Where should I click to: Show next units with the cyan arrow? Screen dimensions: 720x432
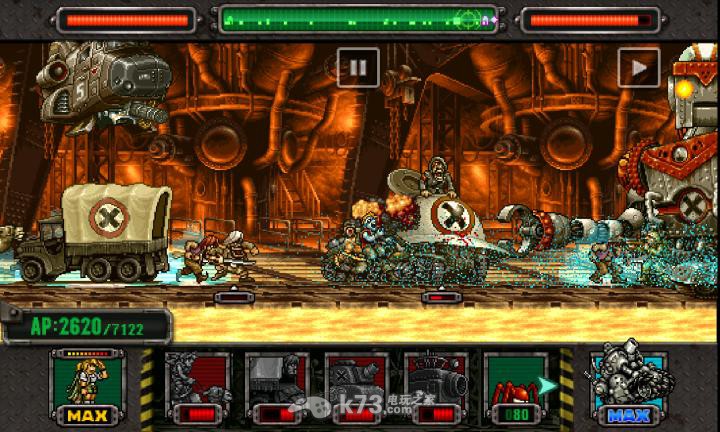click(x=548, y=385)
